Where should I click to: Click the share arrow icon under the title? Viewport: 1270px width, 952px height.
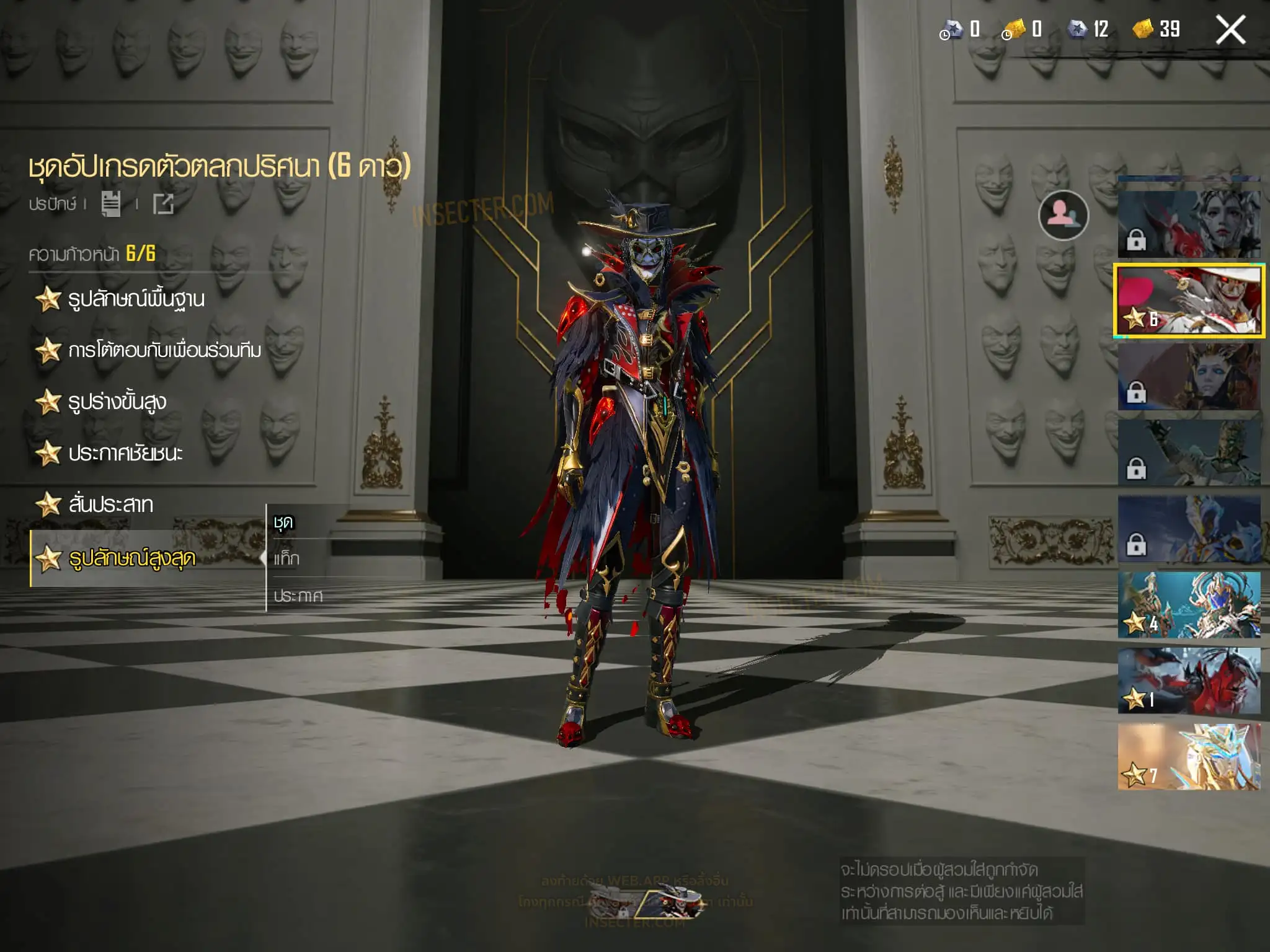point(164,204)
